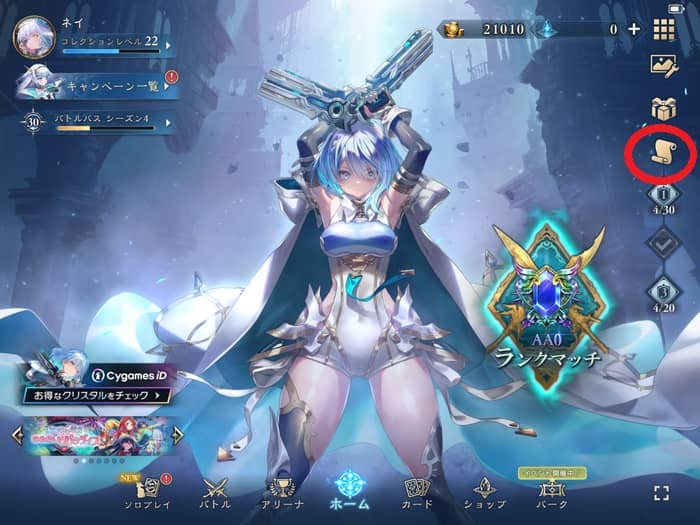Image resolution: width=700 pixels, height=525 pixels.
Task: Switch to the カード tab
Action: click(x=417, y=491)
